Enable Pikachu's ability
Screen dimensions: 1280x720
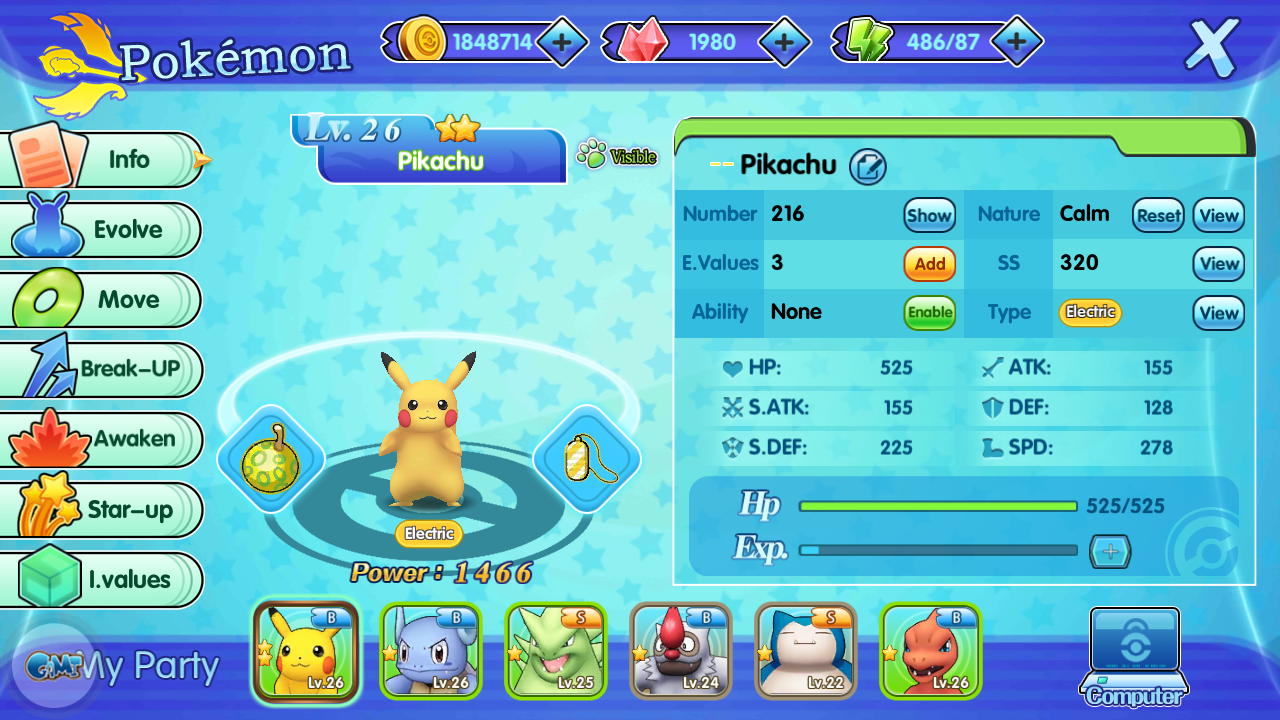pos(930,312)
